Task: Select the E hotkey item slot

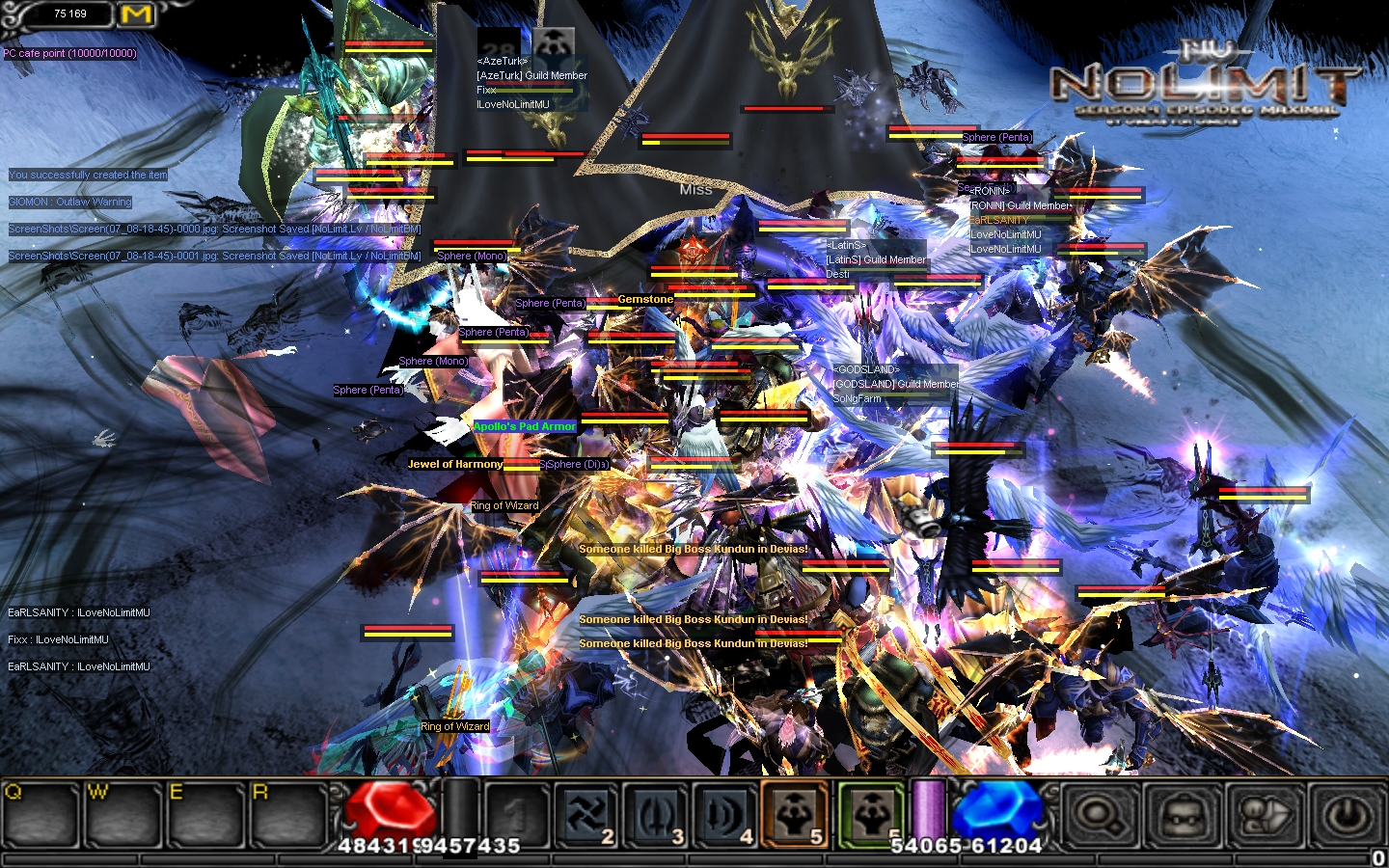Action: click(205, 815)
